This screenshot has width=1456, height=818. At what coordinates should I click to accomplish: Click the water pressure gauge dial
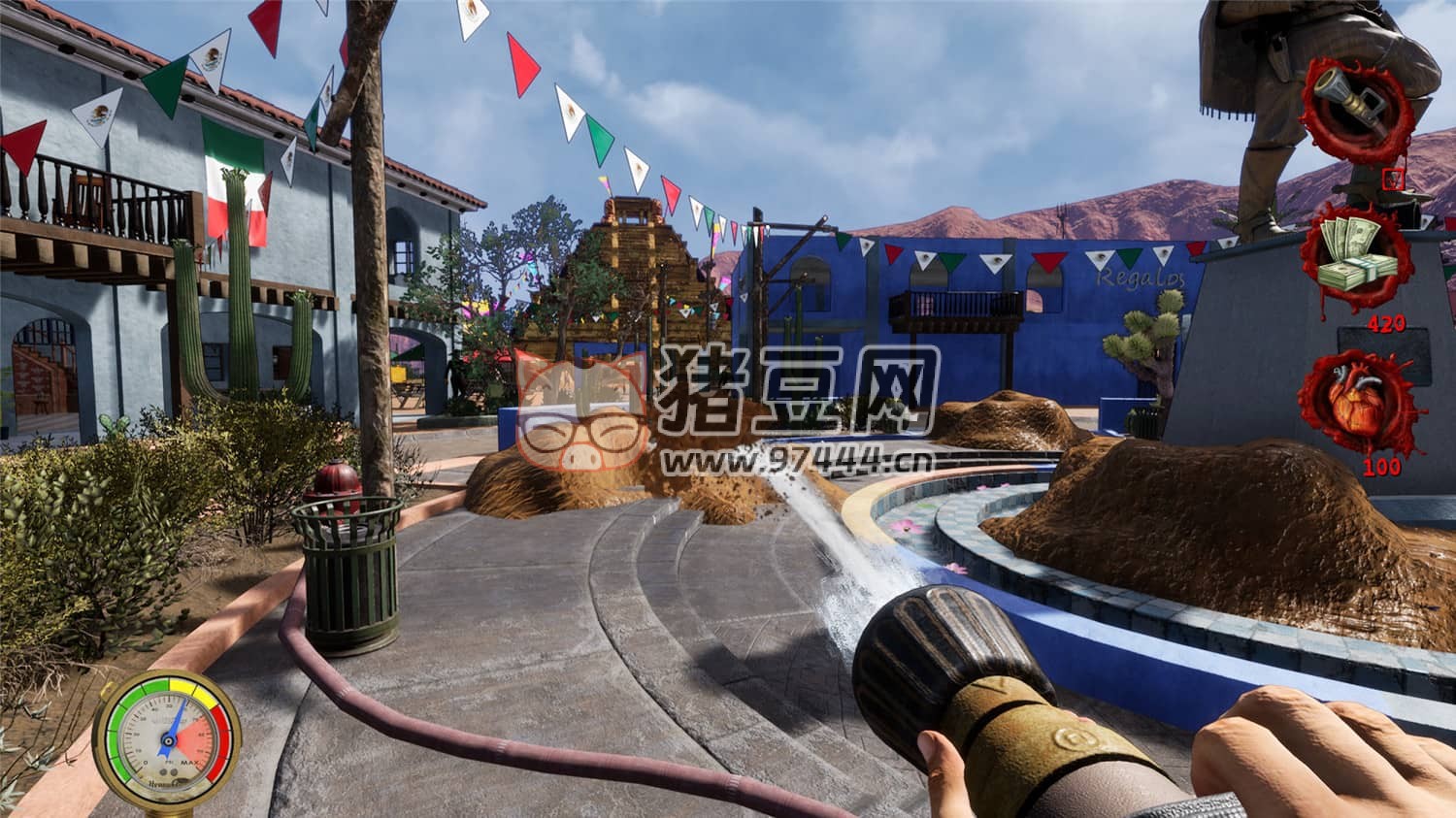[169, 737]
